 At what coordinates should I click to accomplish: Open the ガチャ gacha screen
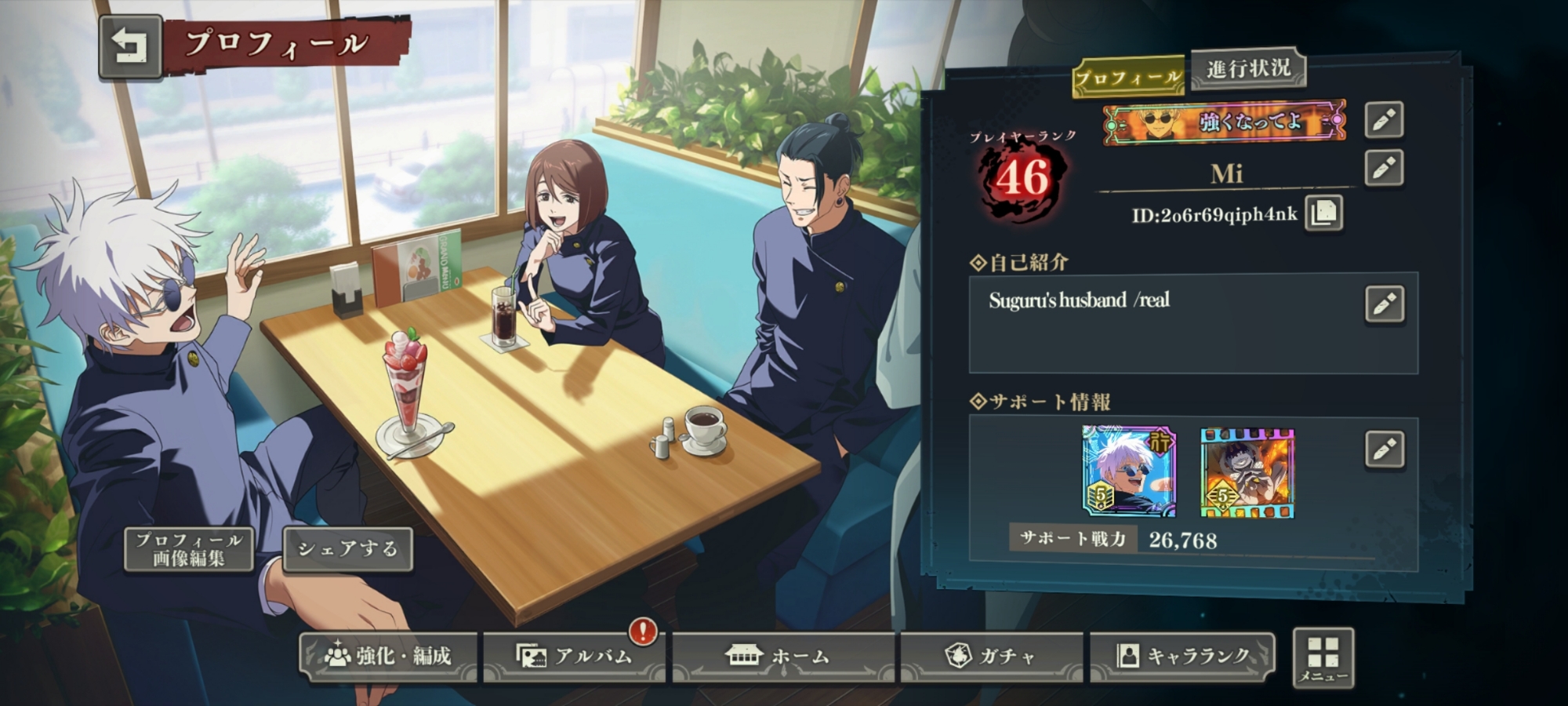(991, 656)
